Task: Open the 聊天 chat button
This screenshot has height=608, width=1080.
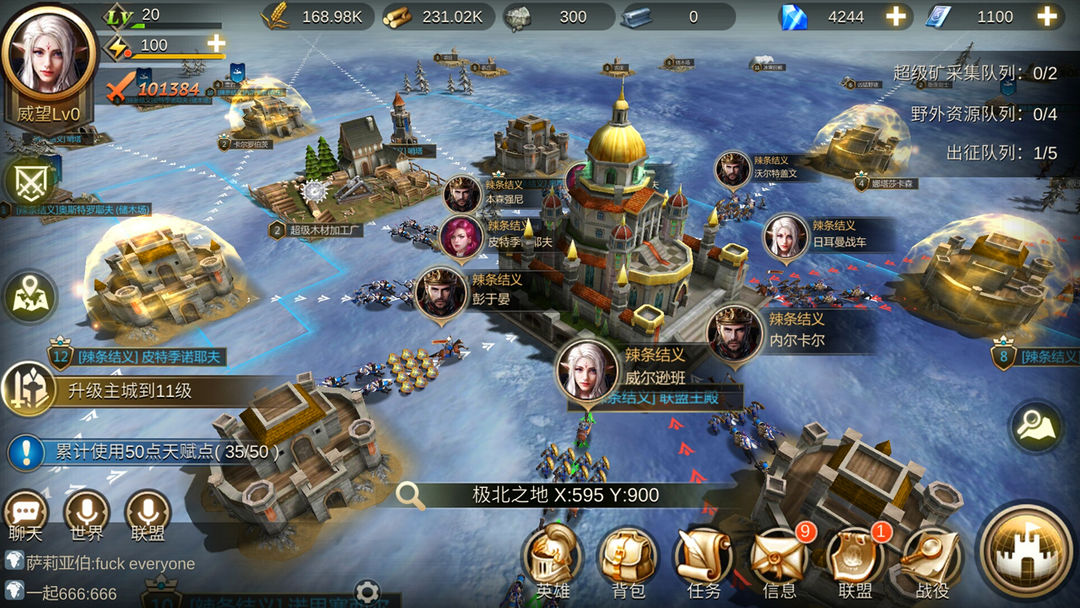Action: [x=26, y=512]
